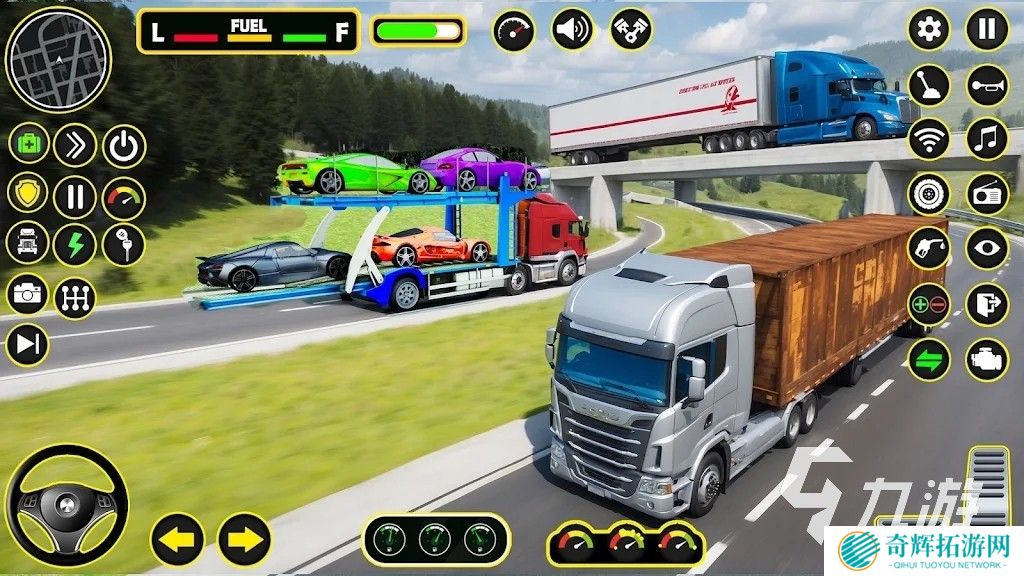
Task: Tap the double chevron fast-forward button
Action: [x=75, y=144]
